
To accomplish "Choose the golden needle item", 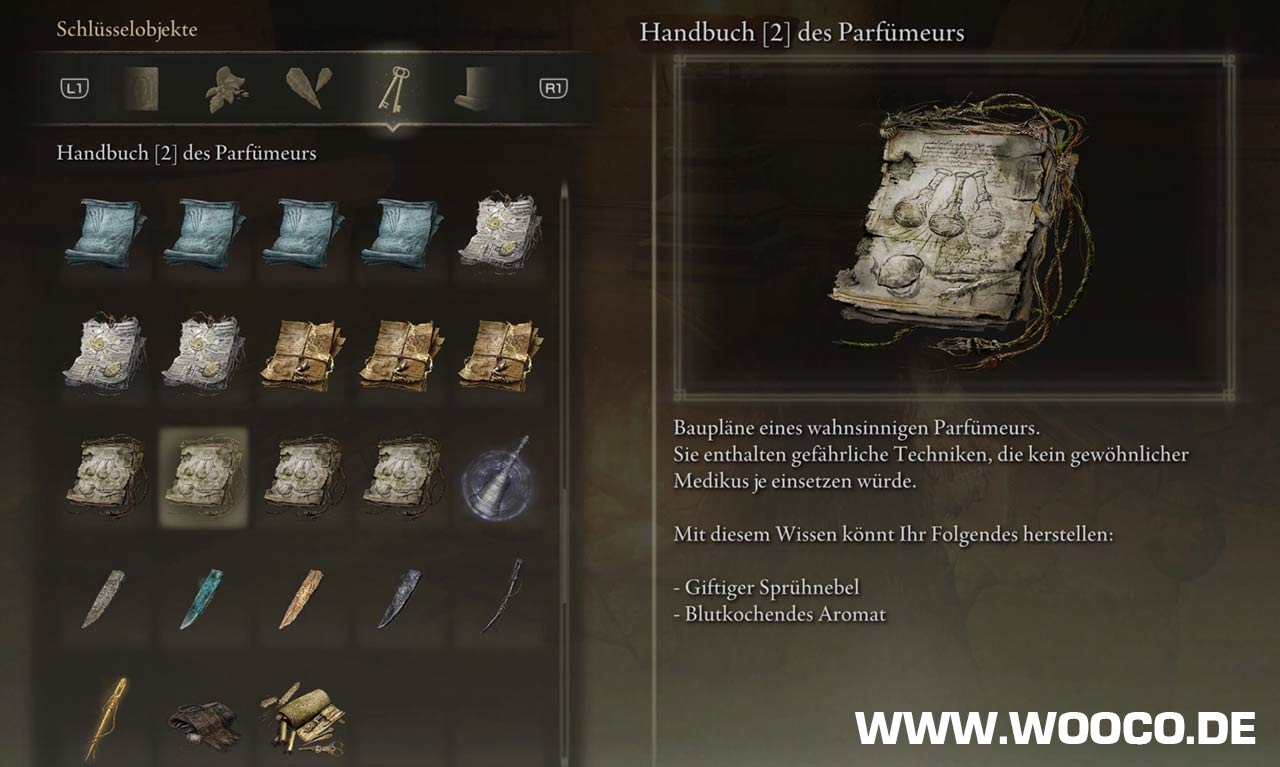I will point(105,717).
